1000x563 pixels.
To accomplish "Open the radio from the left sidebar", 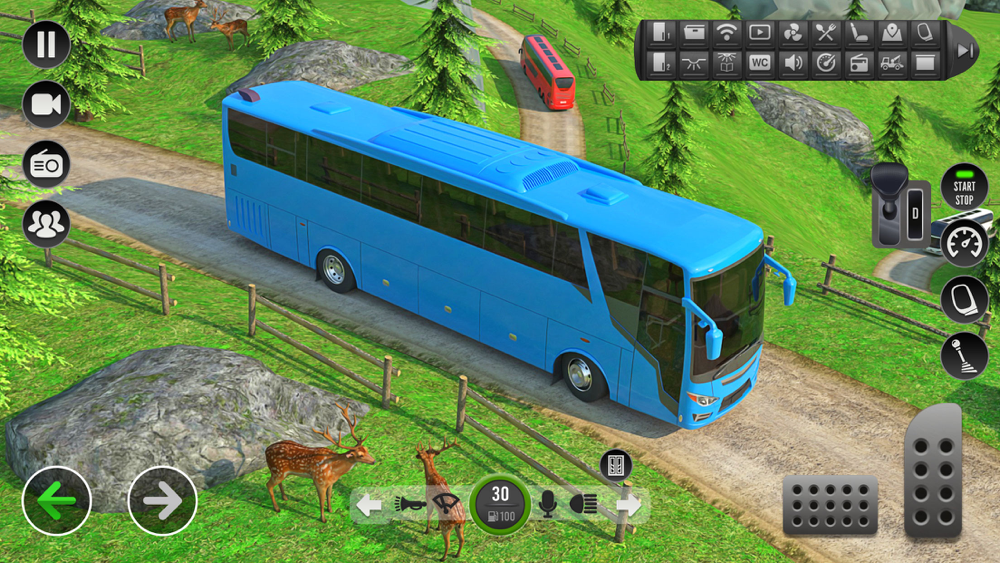I will (x=46, y=165).
